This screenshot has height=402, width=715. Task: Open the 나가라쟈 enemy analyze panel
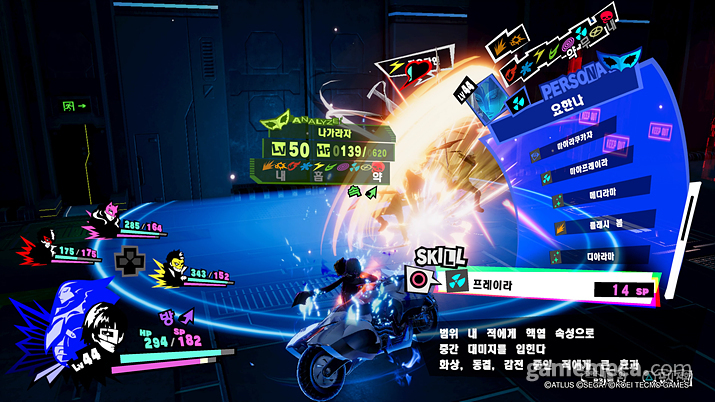(x=323, y=151)
